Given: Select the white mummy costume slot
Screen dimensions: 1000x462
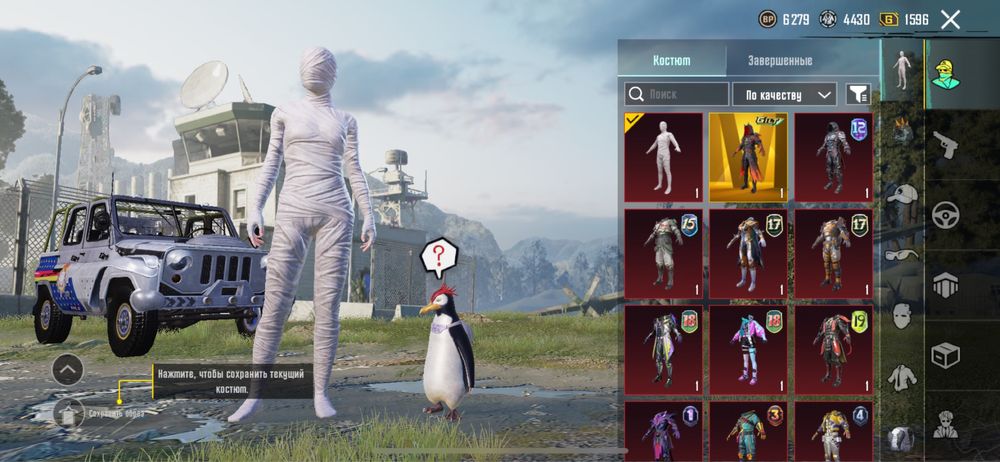Looking at the screenshot, I should [663, 157].
